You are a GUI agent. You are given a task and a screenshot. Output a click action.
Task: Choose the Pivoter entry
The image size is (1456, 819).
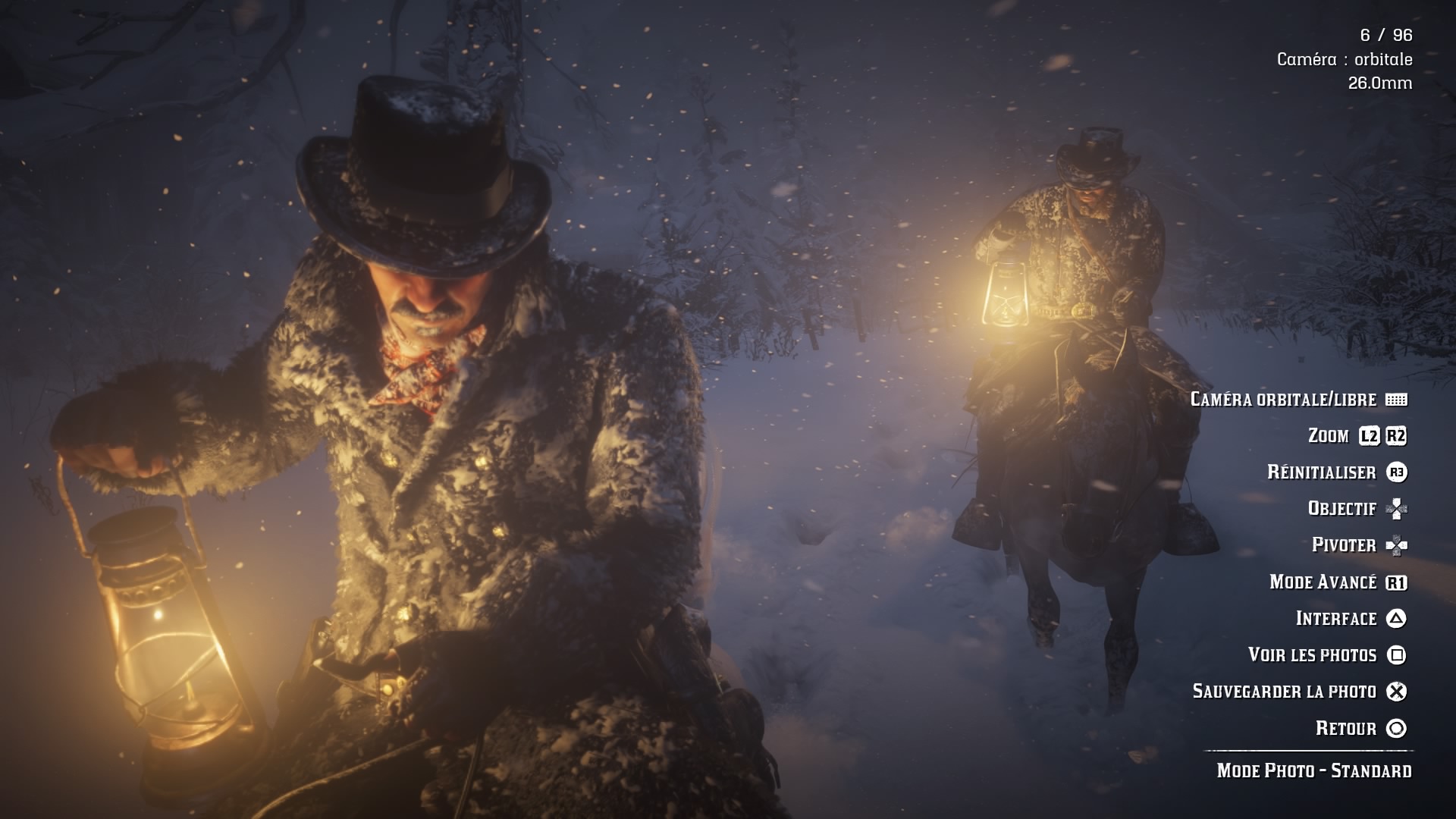click(1344, 545)
